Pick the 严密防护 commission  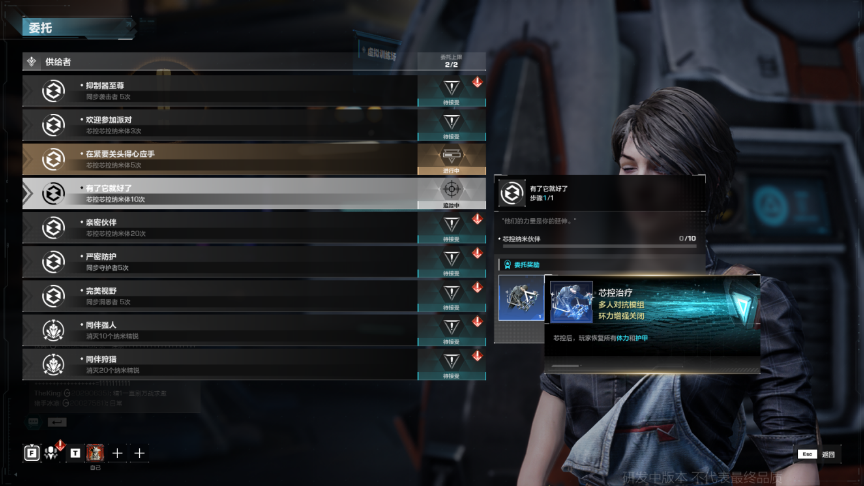pyautogui.click(x=220, y=261)
